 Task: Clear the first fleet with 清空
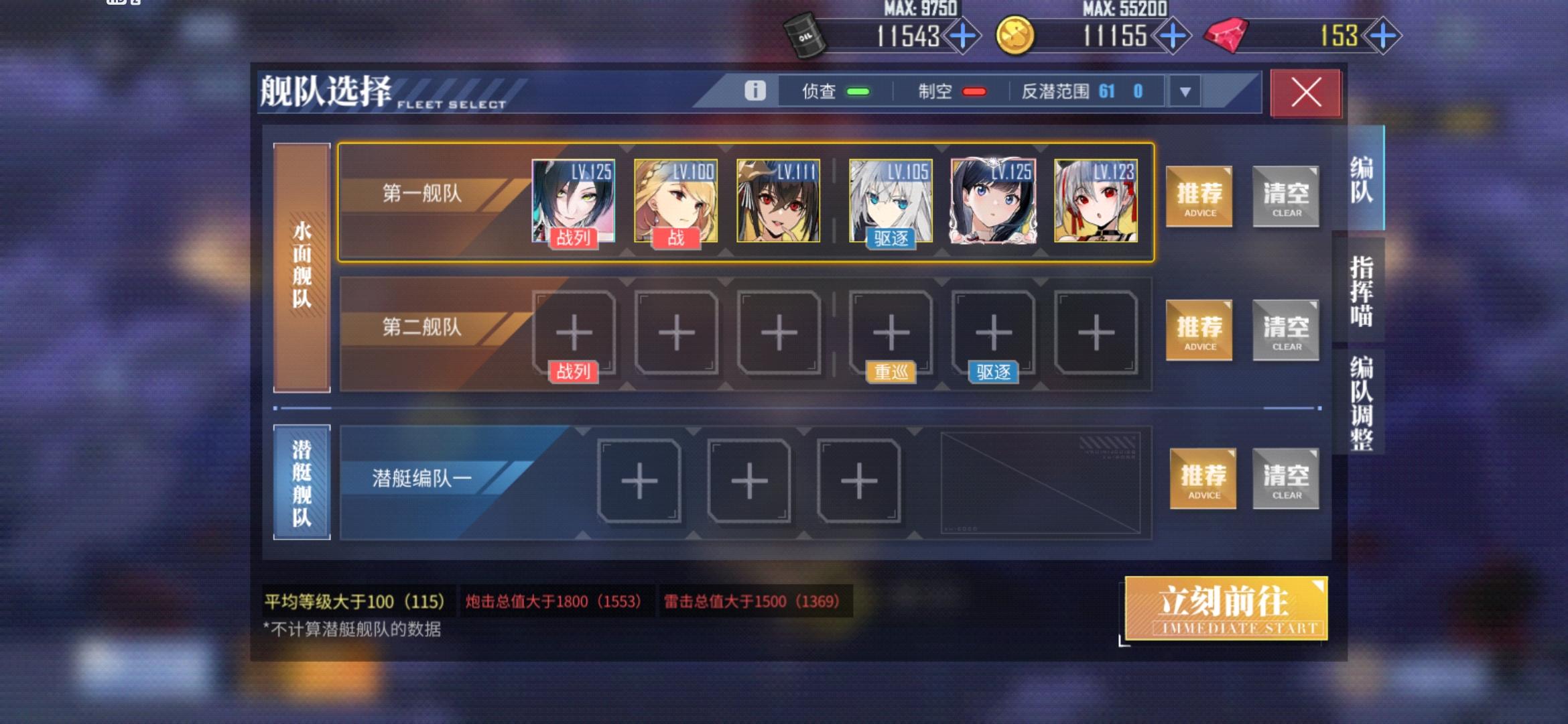pos(1285,196)
